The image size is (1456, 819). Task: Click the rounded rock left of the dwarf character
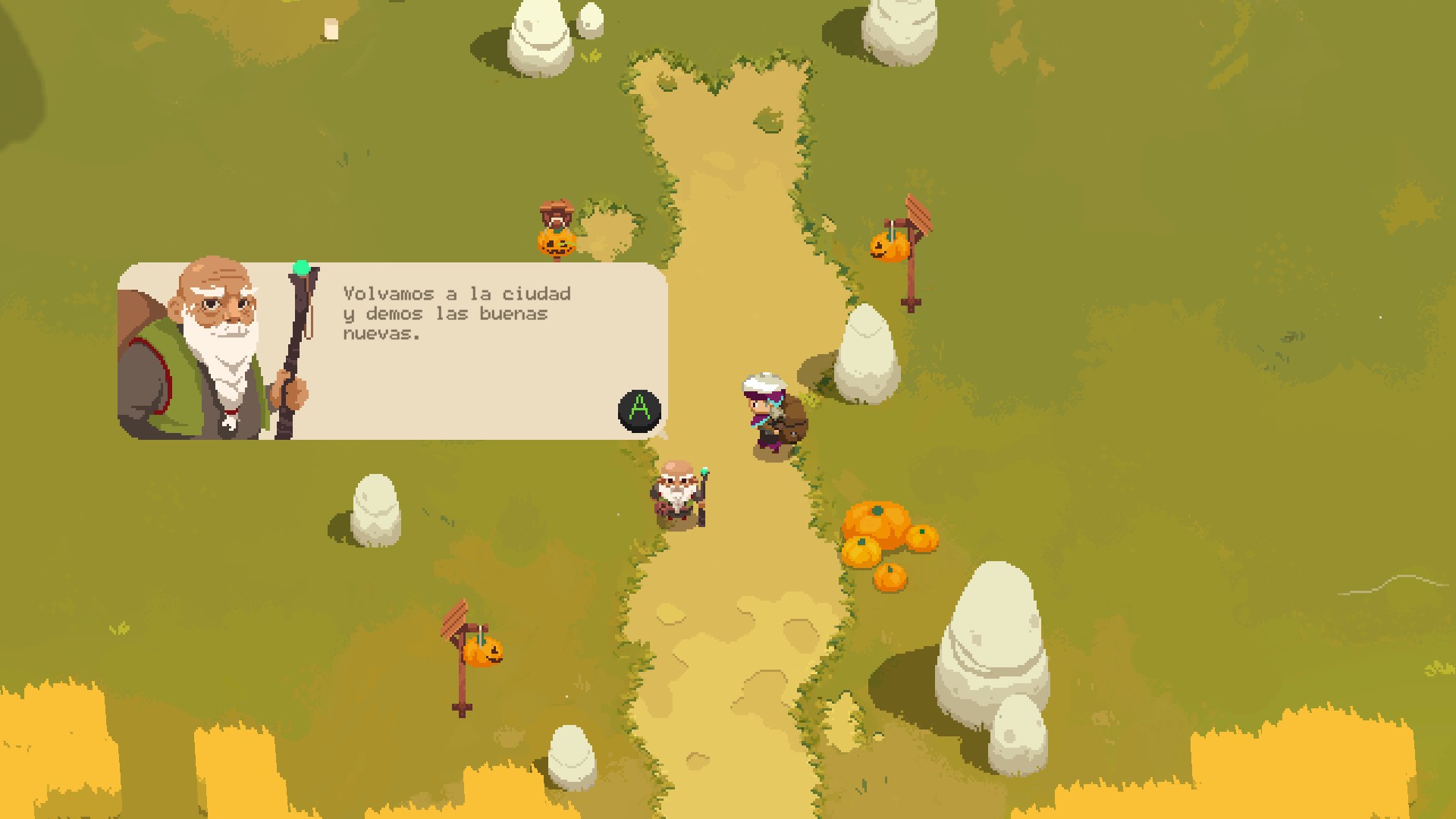pyautogui.click(x=377, y=508)
